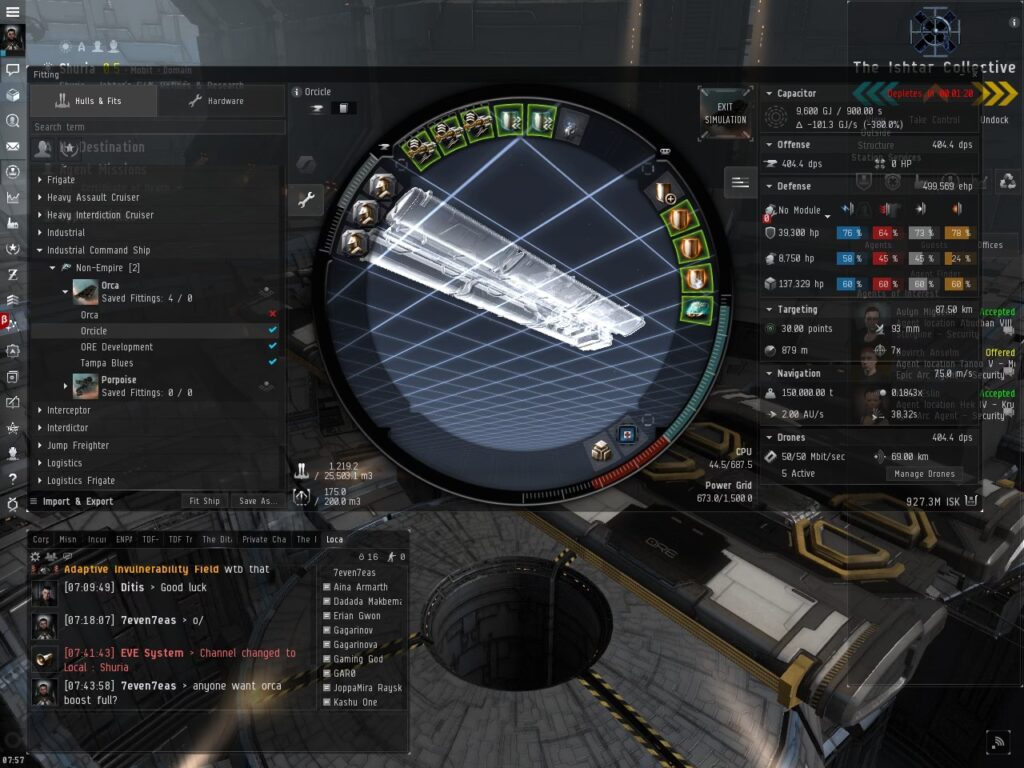The width and height of the screenshot is (1024, 768).
Task: Open Import & Export options
Action: 76,501
